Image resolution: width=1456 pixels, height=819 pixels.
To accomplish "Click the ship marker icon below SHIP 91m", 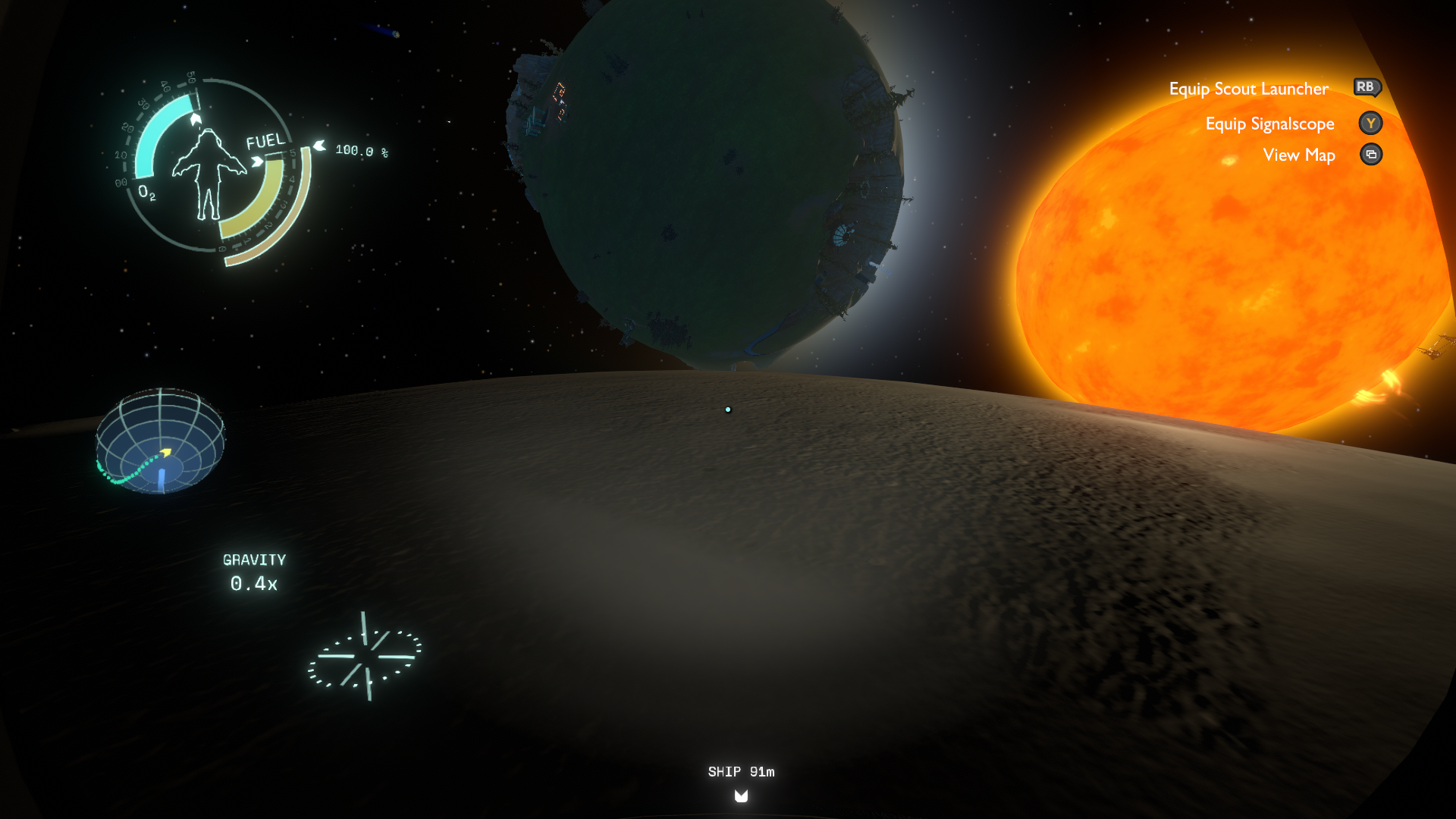I will coord(740,796).
